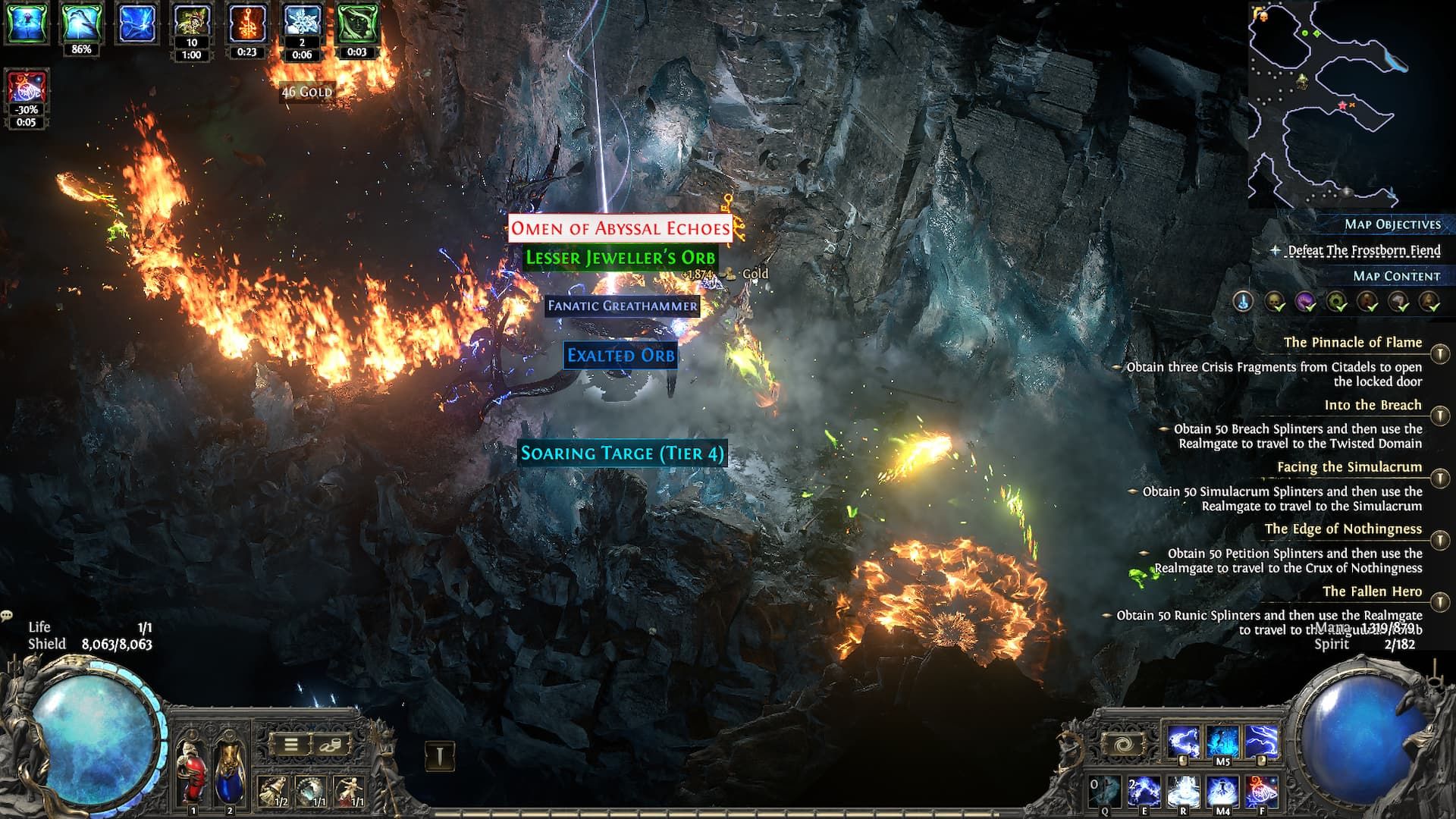Click the Pinnacle of Flame quest marker

(x=1439, y=353)
